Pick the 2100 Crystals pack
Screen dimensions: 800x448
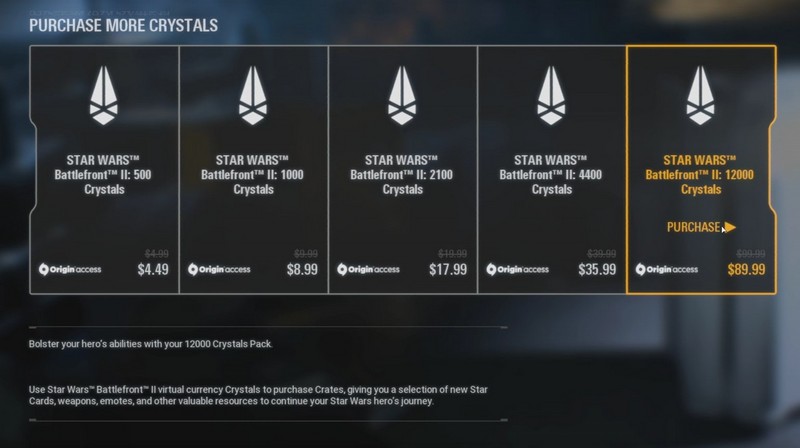403,170
